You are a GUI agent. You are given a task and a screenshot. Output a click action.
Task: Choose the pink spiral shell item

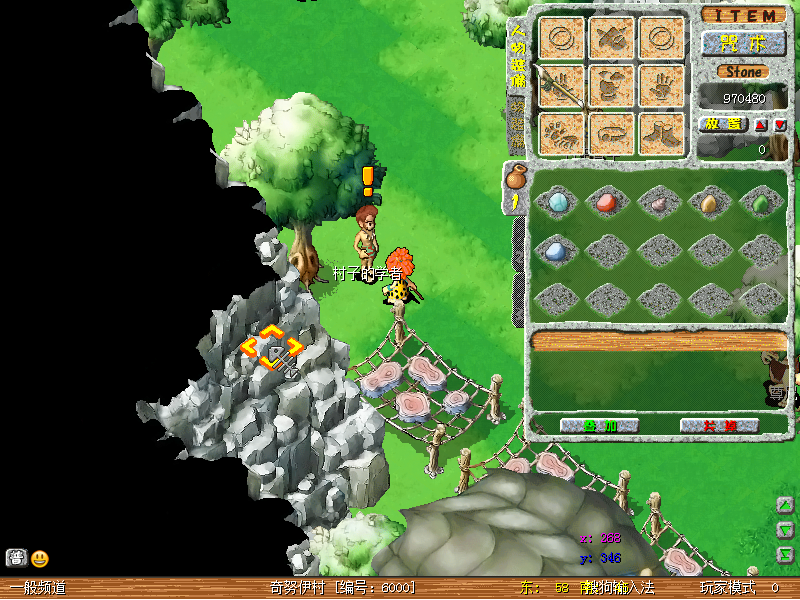[x=658, y=203]
